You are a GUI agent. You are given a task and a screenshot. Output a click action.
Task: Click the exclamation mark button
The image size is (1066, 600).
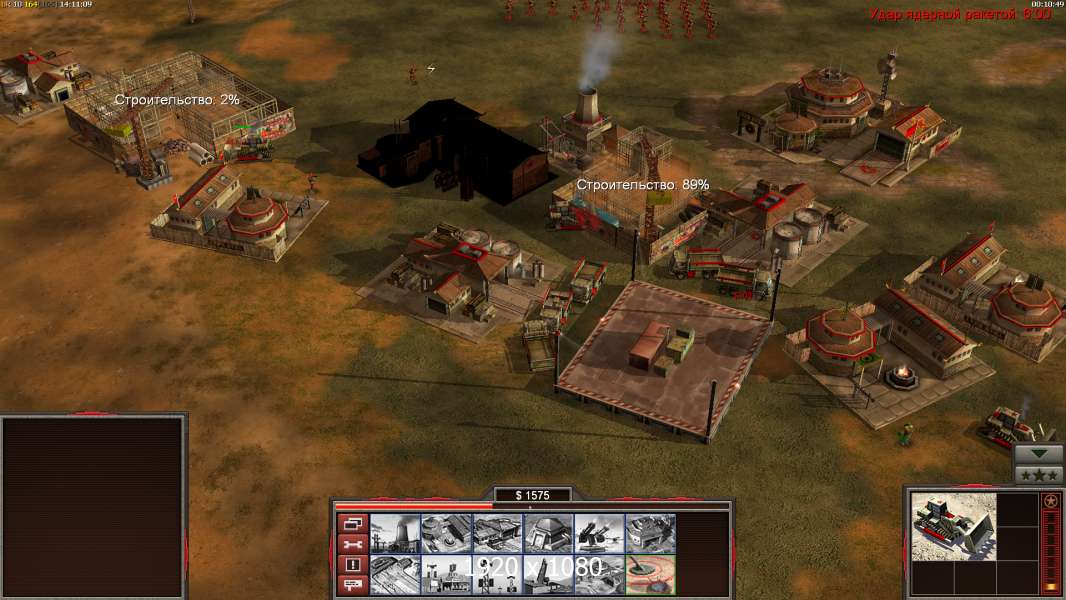[x=351, y=565]
